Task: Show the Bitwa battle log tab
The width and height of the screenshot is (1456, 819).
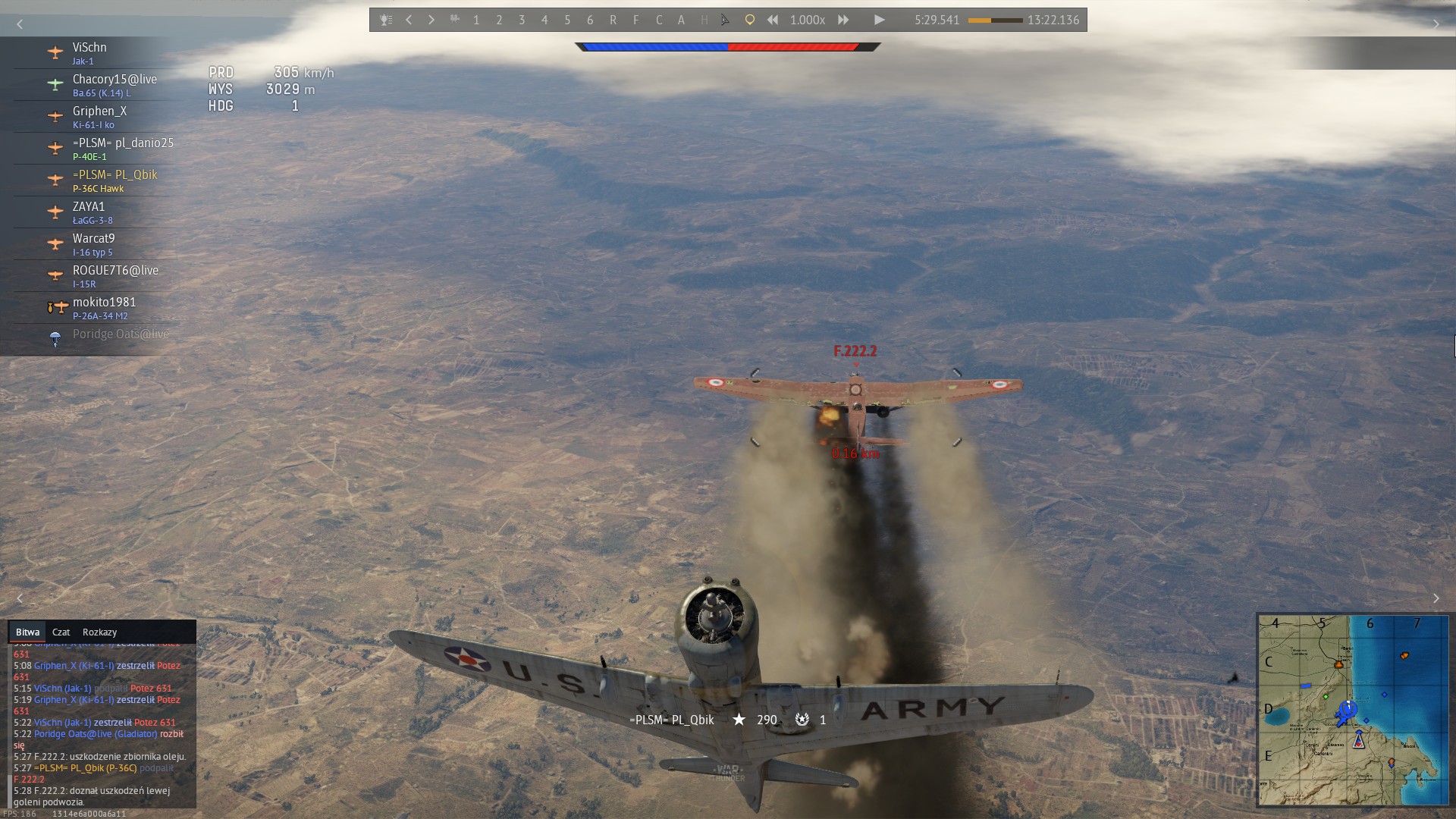Action: coord(27,632)
